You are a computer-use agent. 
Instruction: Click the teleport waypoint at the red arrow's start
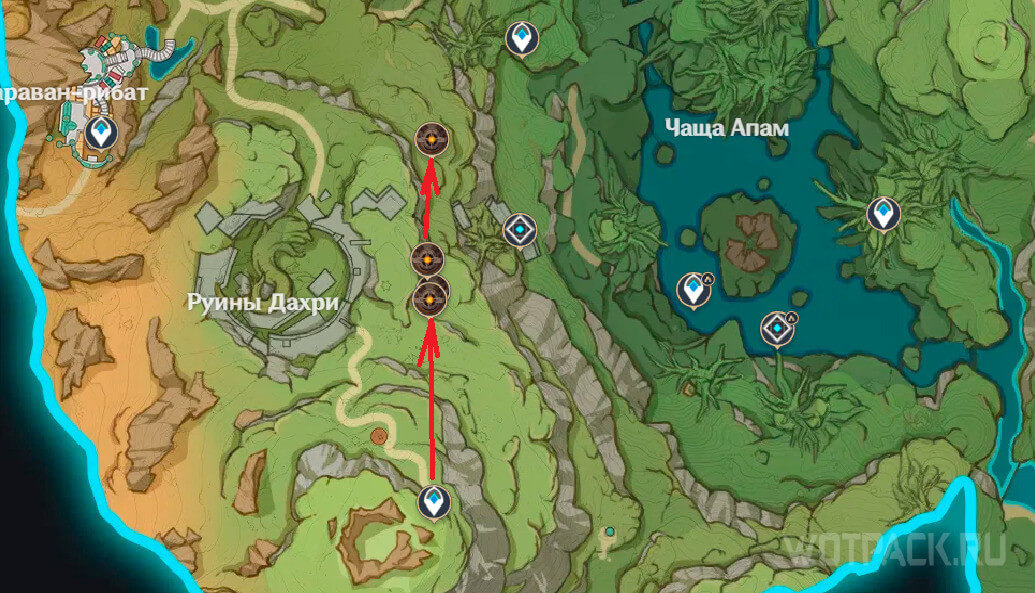(433, 500)
